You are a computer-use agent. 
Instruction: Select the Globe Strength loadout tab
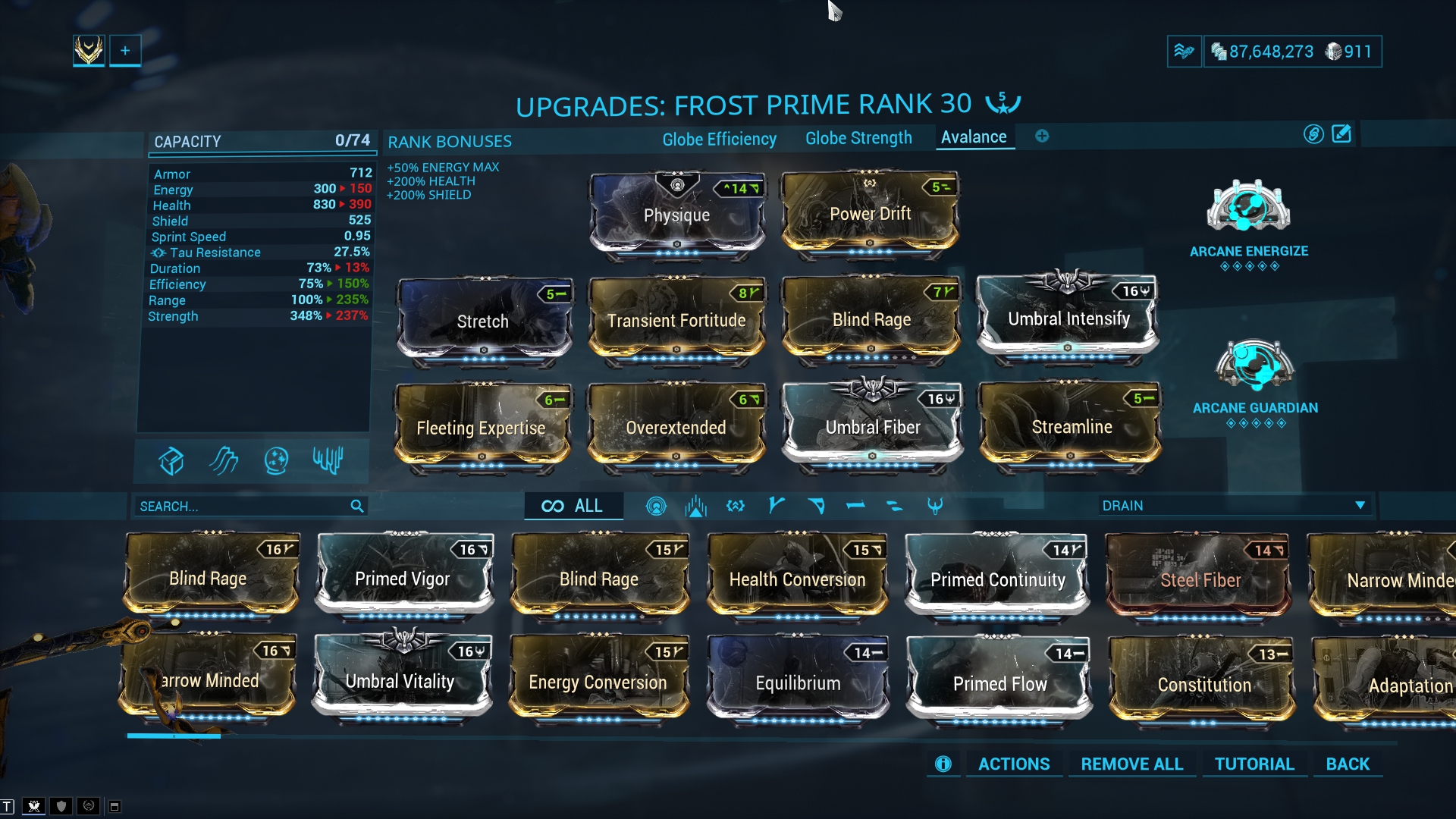coord(858,138)
